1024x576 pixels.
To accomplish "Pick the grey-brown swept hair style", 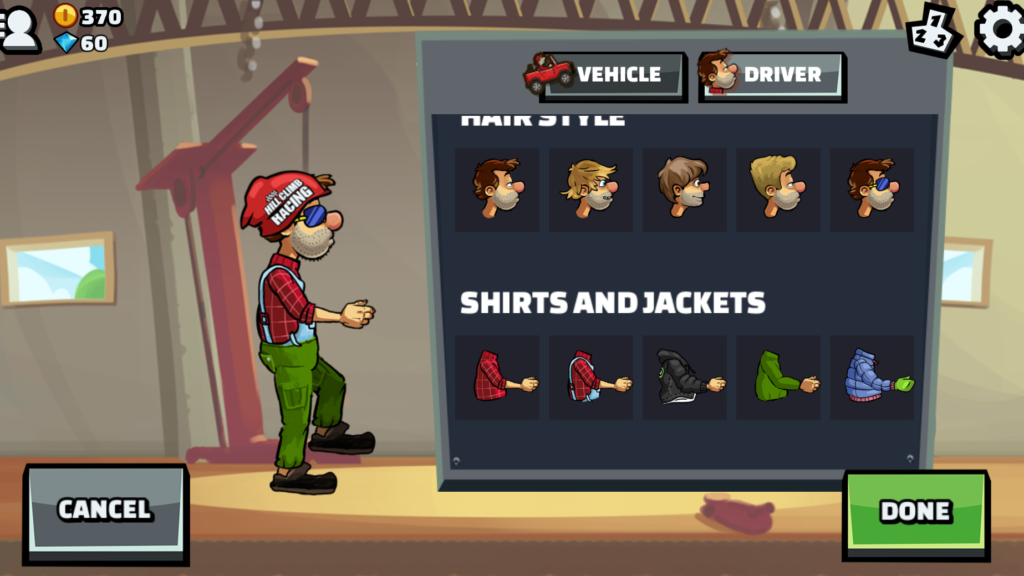I will tap(684, 189).
